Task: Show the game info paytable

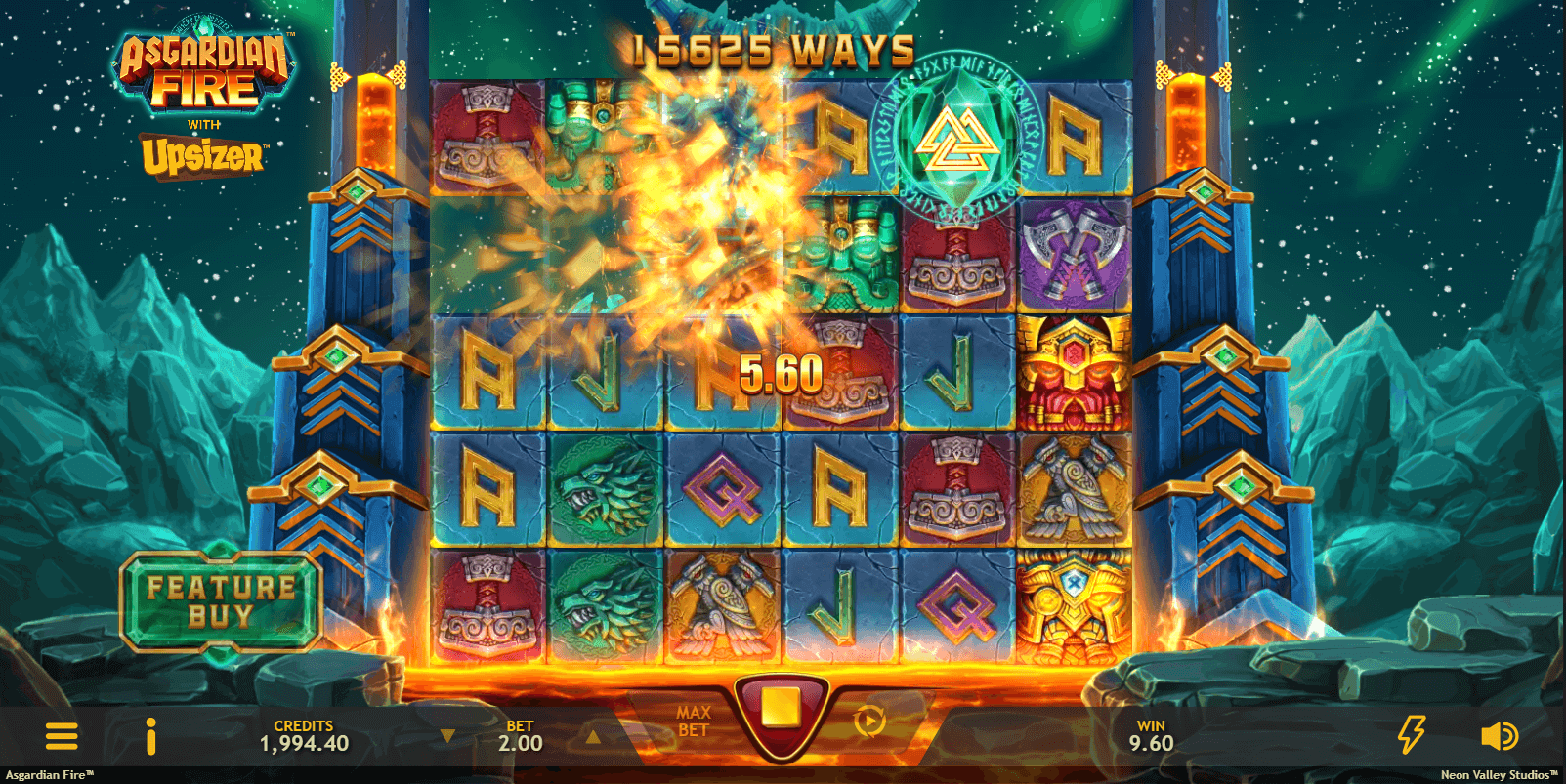Action: coord(150,736)
